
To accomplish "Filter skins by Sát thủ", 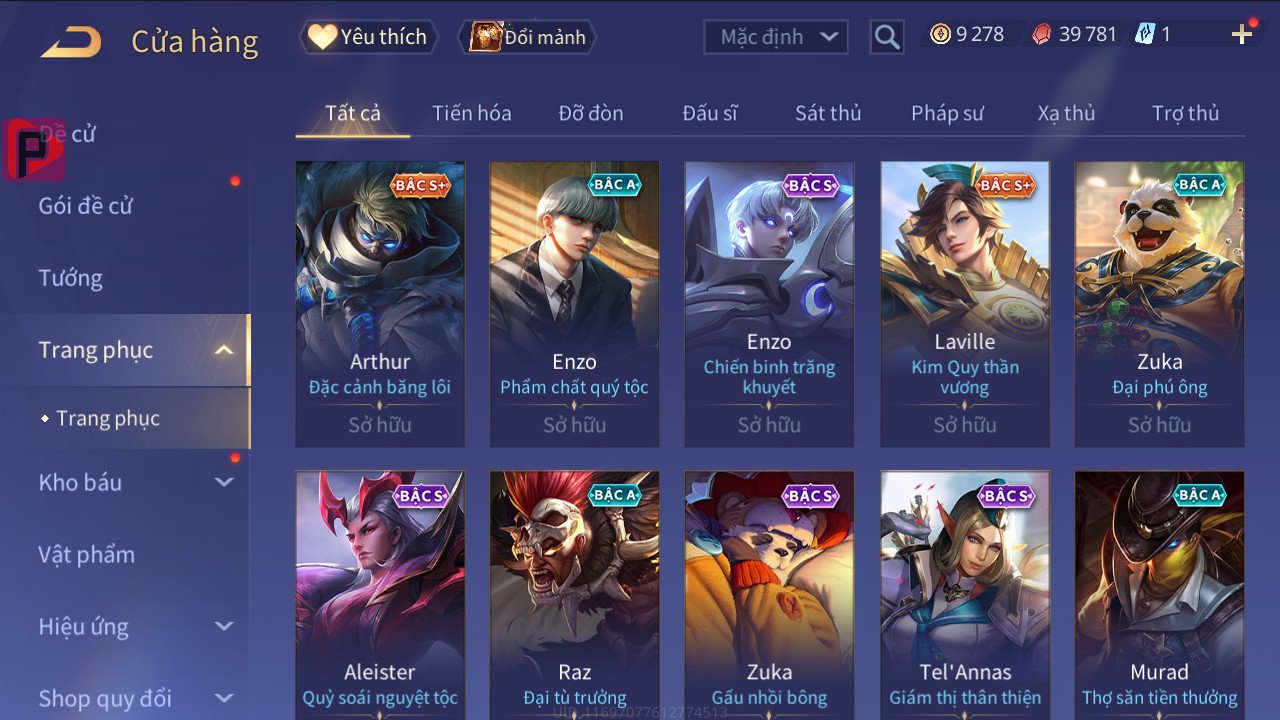I will point(828,113).
